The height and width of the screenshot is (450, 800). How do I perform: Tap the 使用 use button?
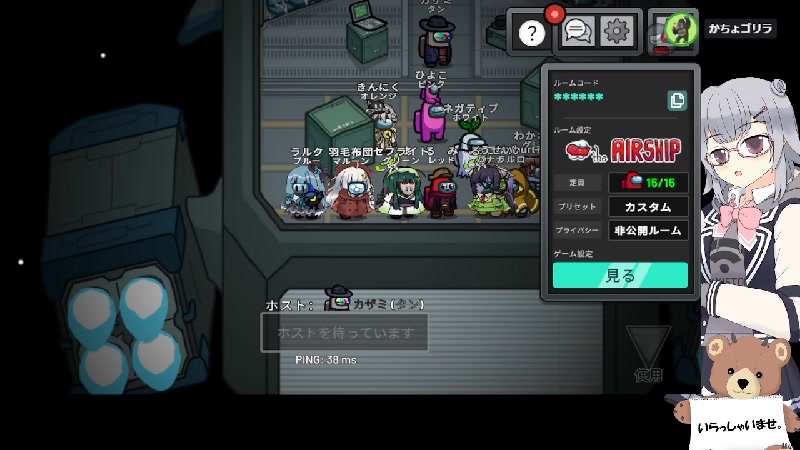(x=648, y=355)
